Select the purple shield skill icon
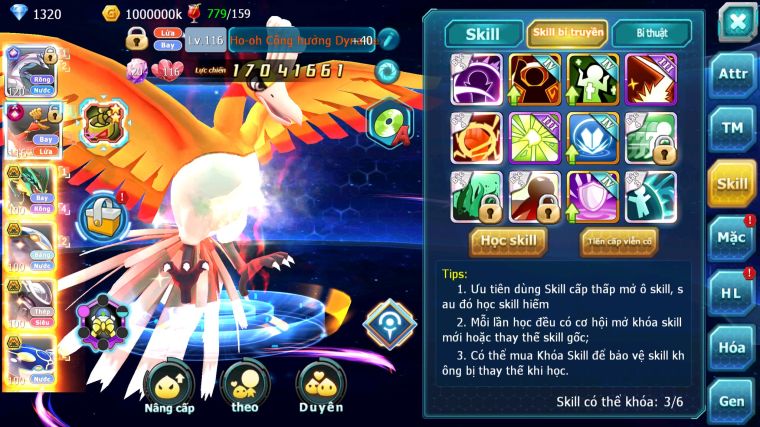This screenshot has width=760, height=427. tap(593, 195)
